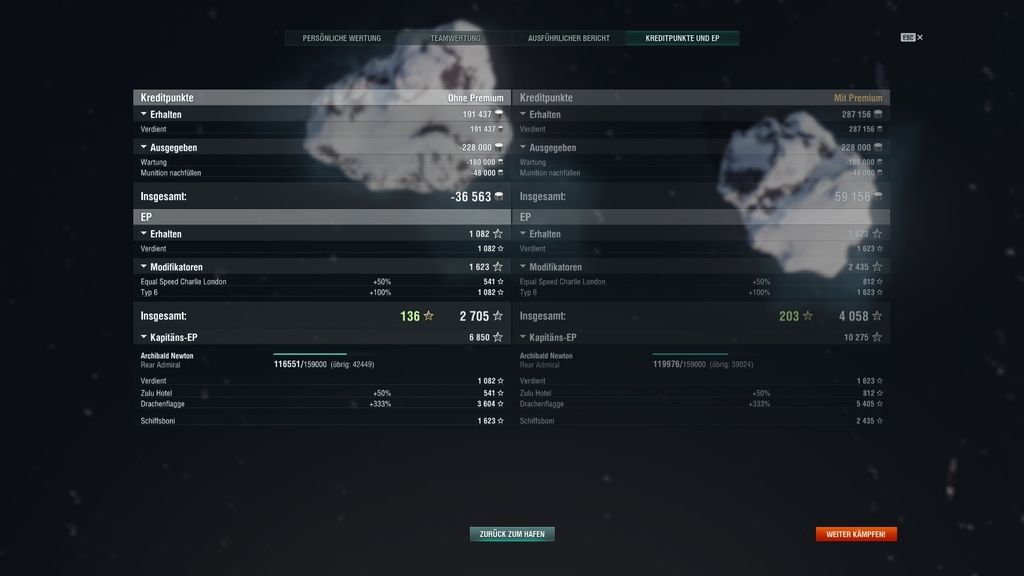
Task: Select the Kreditpunkte und EP tab
Action: (x=683, y=38)
